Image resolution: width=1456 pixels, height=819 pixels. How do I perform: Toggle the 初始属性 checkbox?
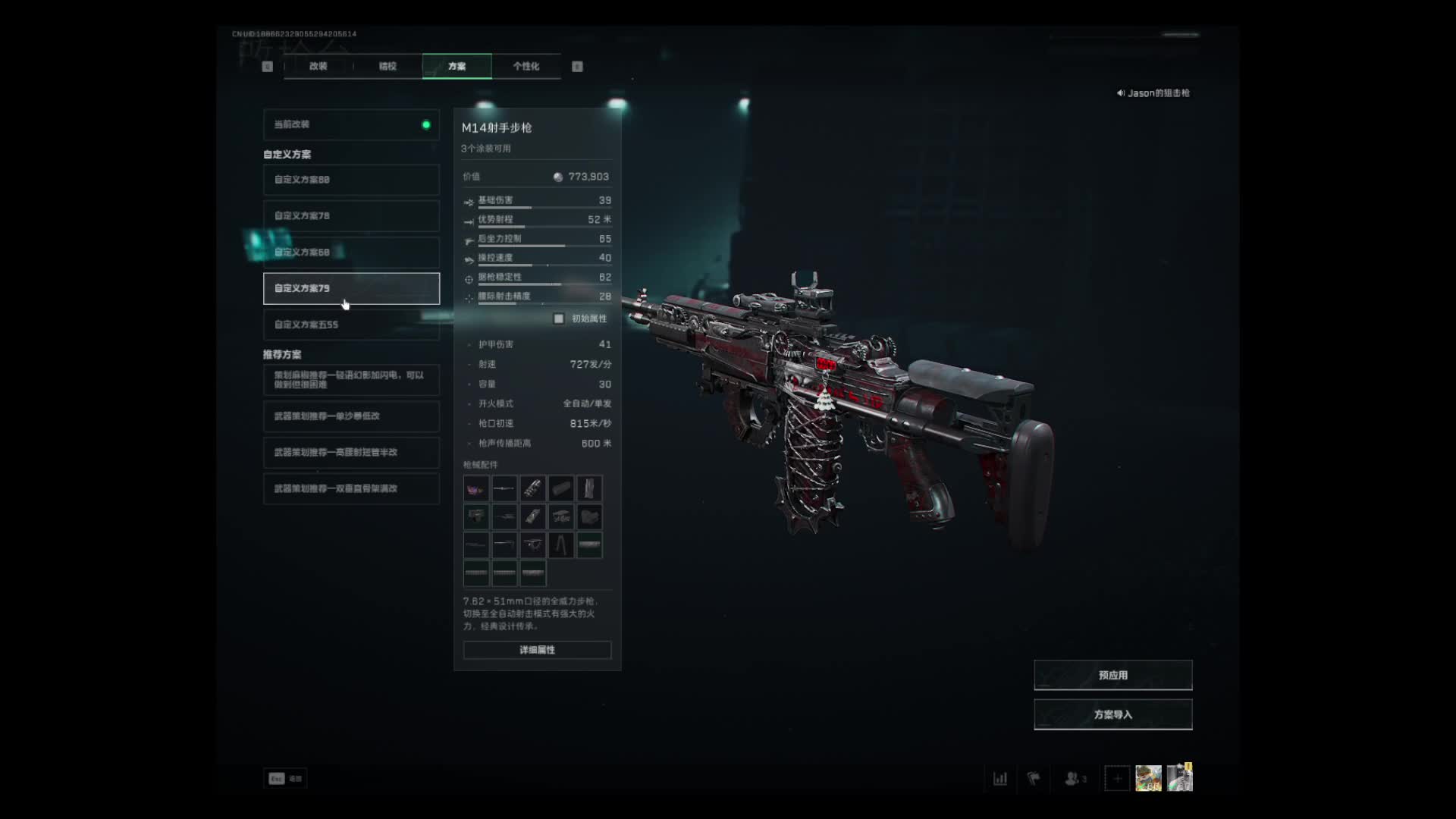559,318
